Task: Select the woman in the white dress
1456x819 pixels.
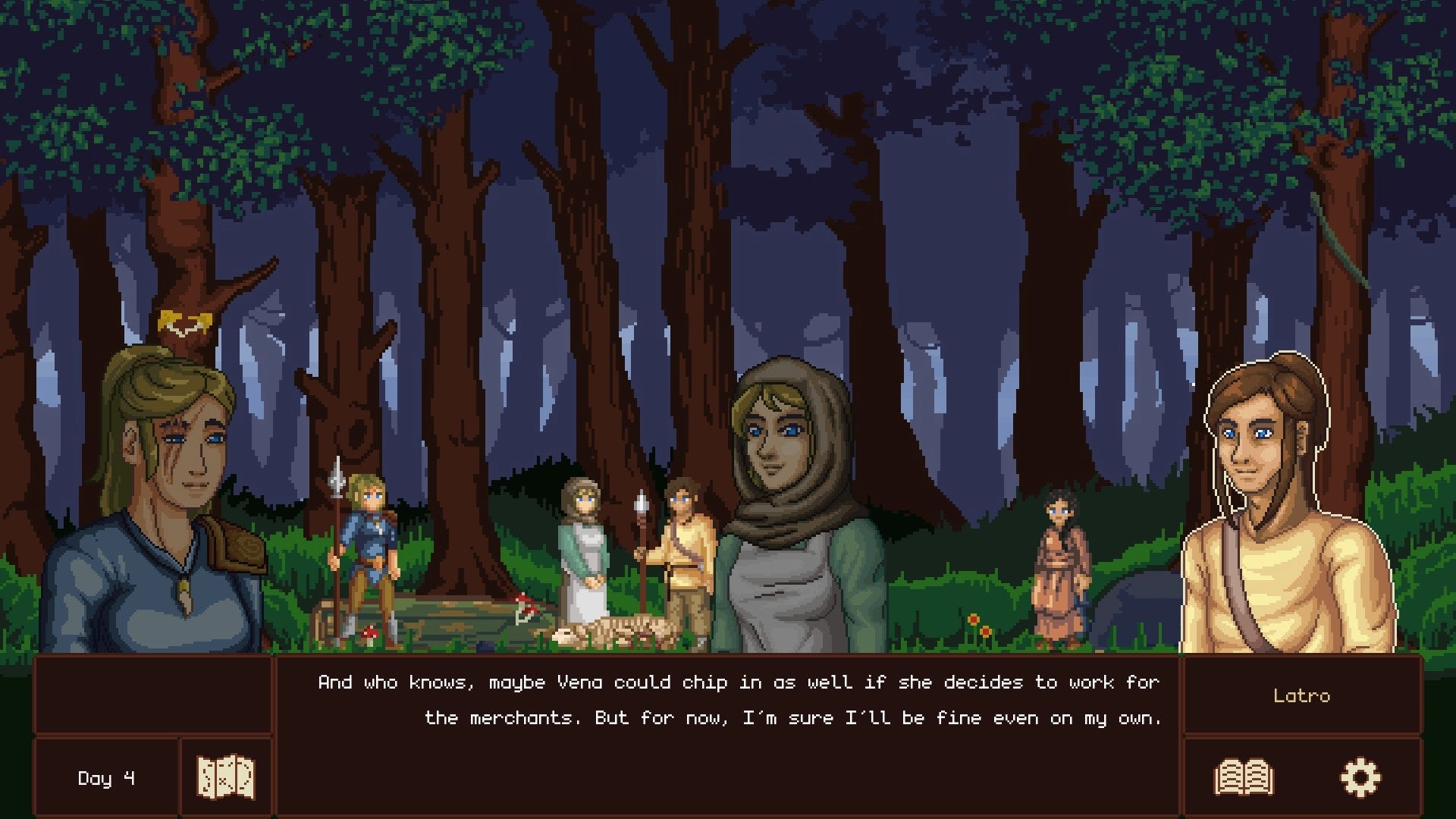Action: [584, 554]
